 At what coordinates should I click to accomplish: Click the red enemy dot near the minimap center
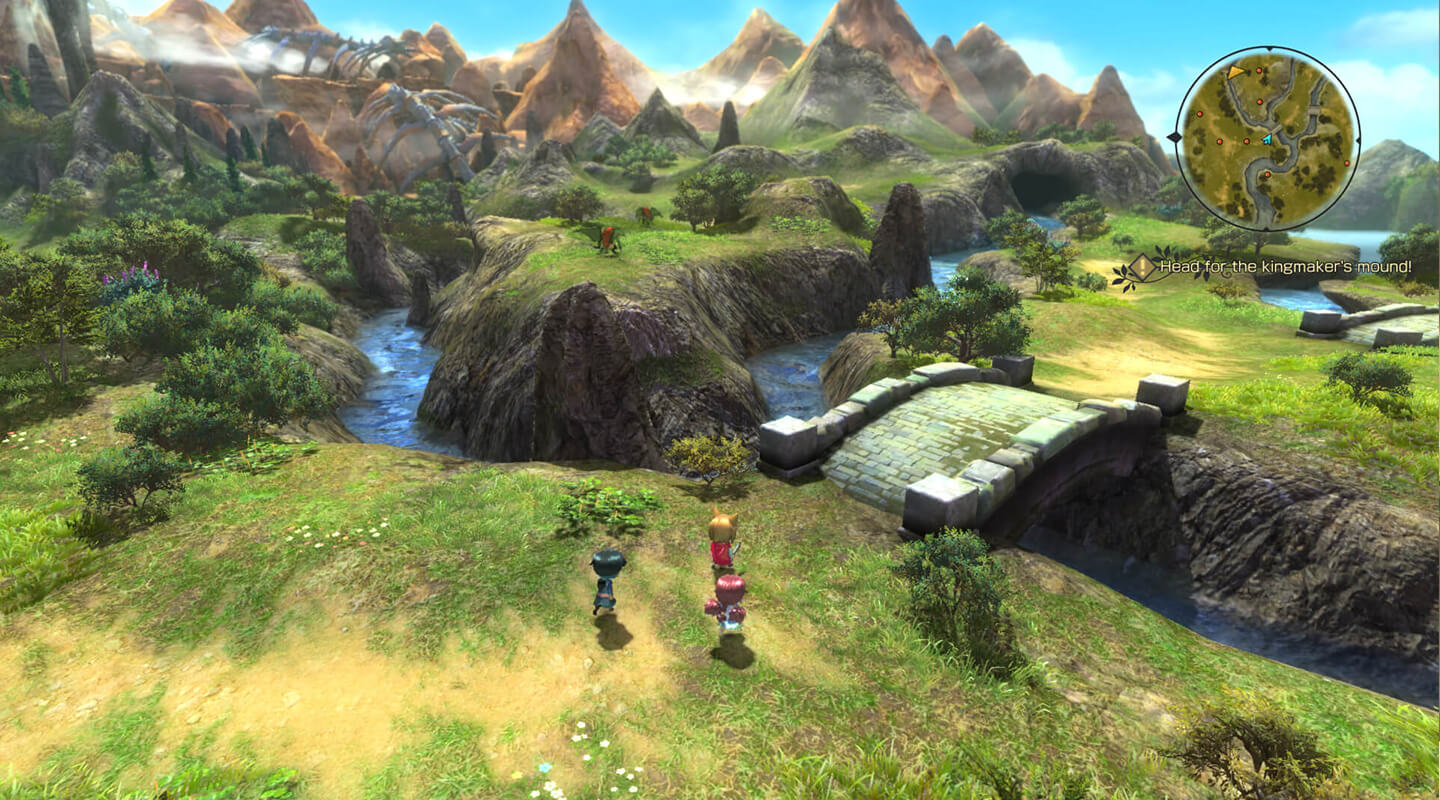(x=1245, y=140)
